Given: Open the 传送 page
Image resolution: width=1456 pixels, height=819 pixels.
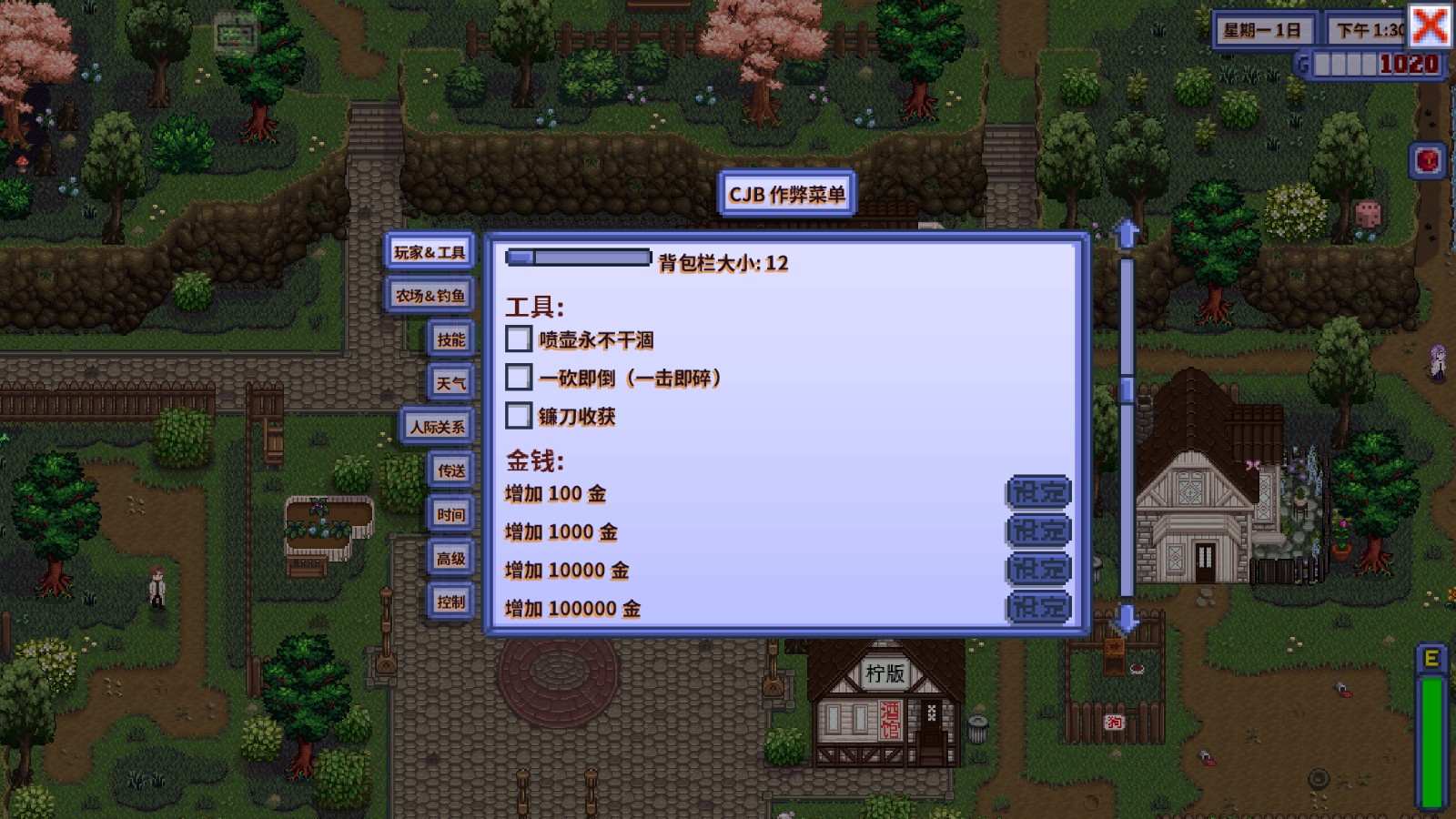Looking at the screenshot, I should pos(450,470).
